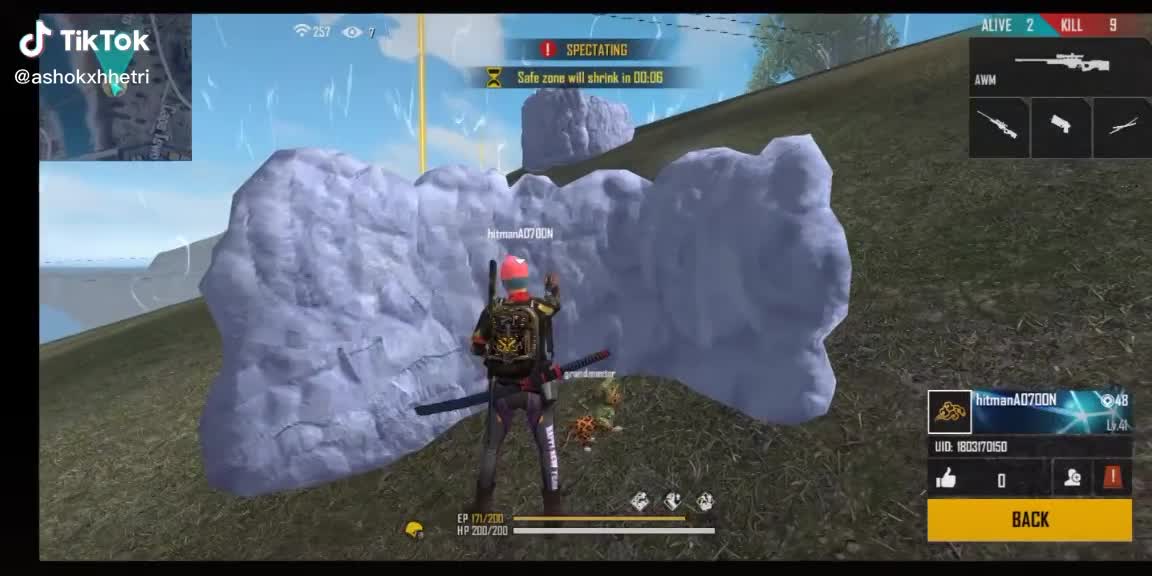Viewport: 1152px width, 576px height.
Task: Select the AWM primary weapon slot
Action: [1060, 67]
